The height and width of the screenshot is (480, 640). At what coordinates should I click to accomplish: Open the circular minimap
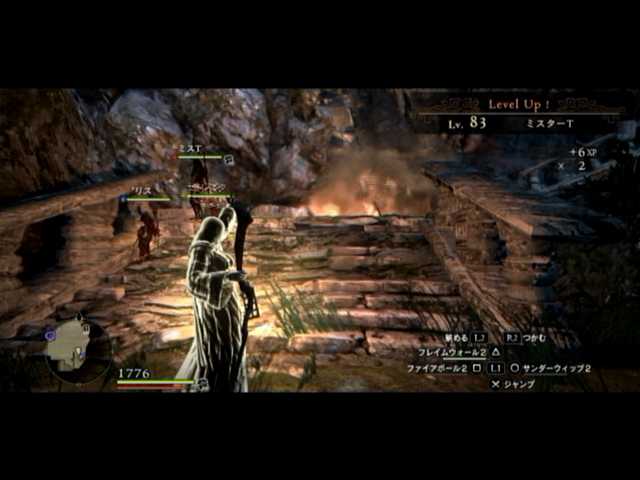74,346
